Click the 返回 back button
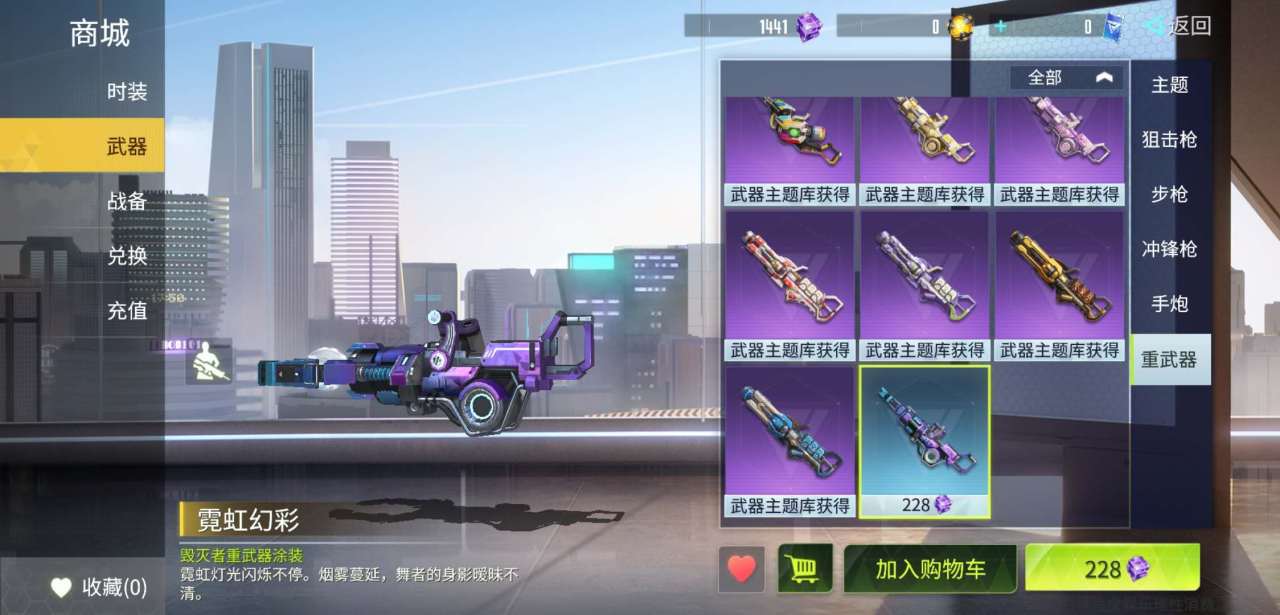The width and height of the screenshot is (1280, 615). 1178,26
